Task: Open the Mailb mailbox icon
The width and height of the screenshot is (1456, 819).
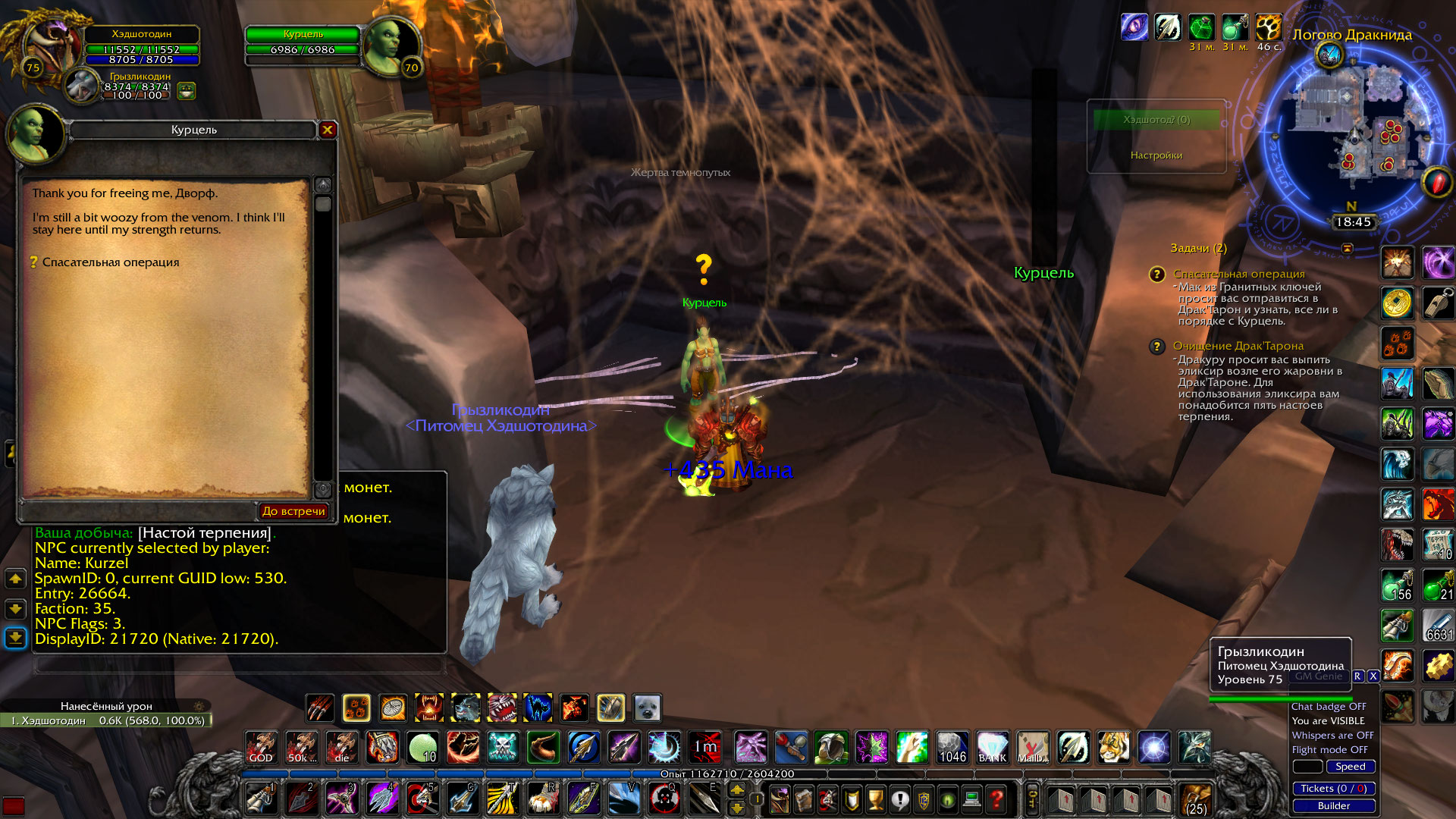Action: 1033,748
